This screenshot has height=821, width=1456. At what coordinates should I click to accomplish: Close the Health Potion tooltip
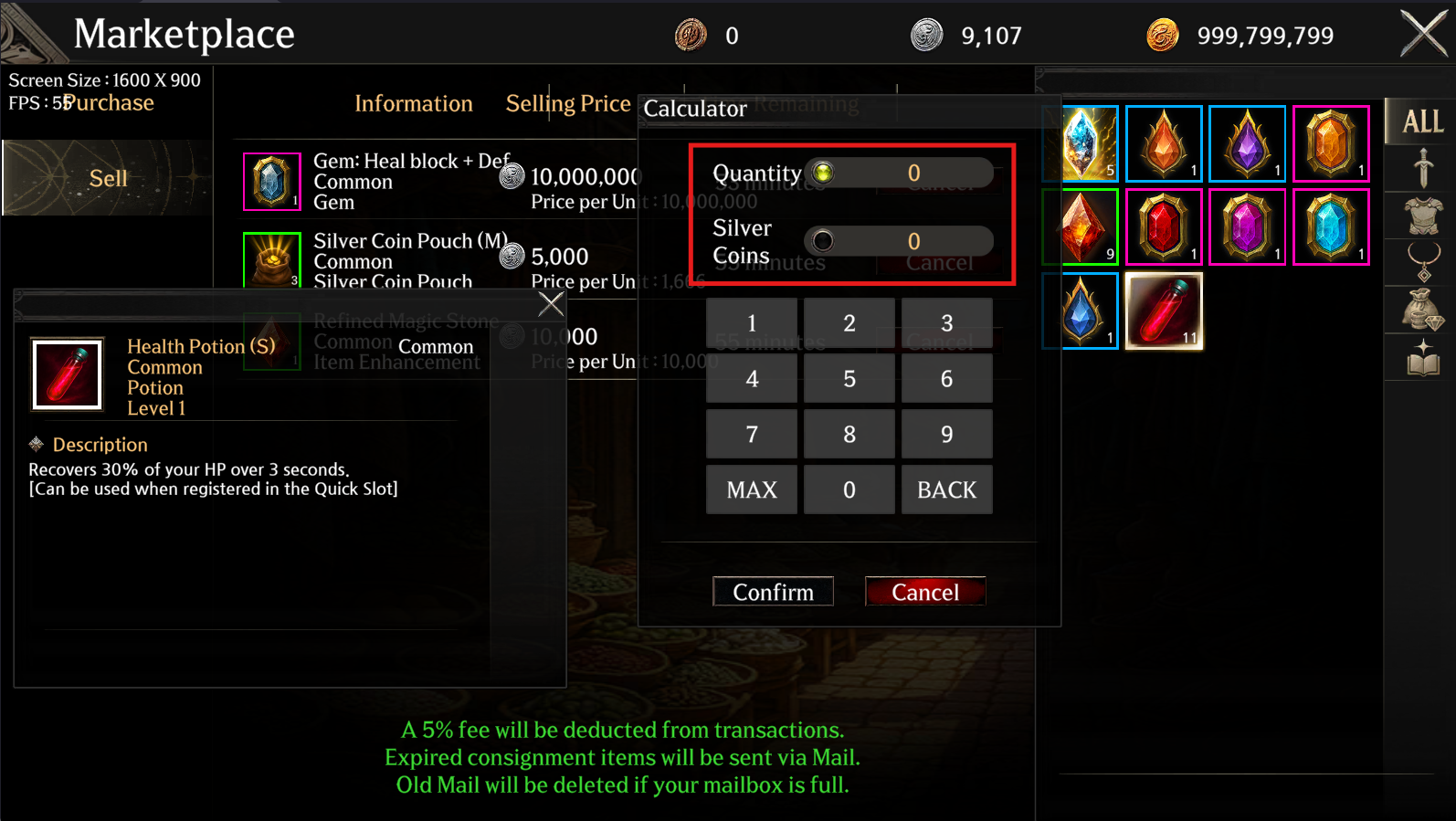551,303
